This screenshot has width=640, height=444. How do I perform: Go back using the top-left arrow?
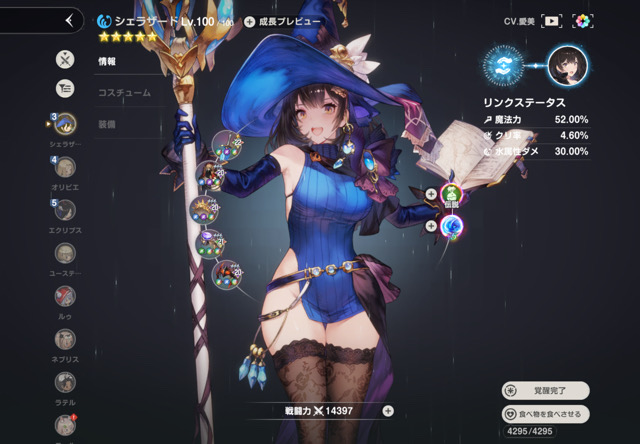[68, 20]
